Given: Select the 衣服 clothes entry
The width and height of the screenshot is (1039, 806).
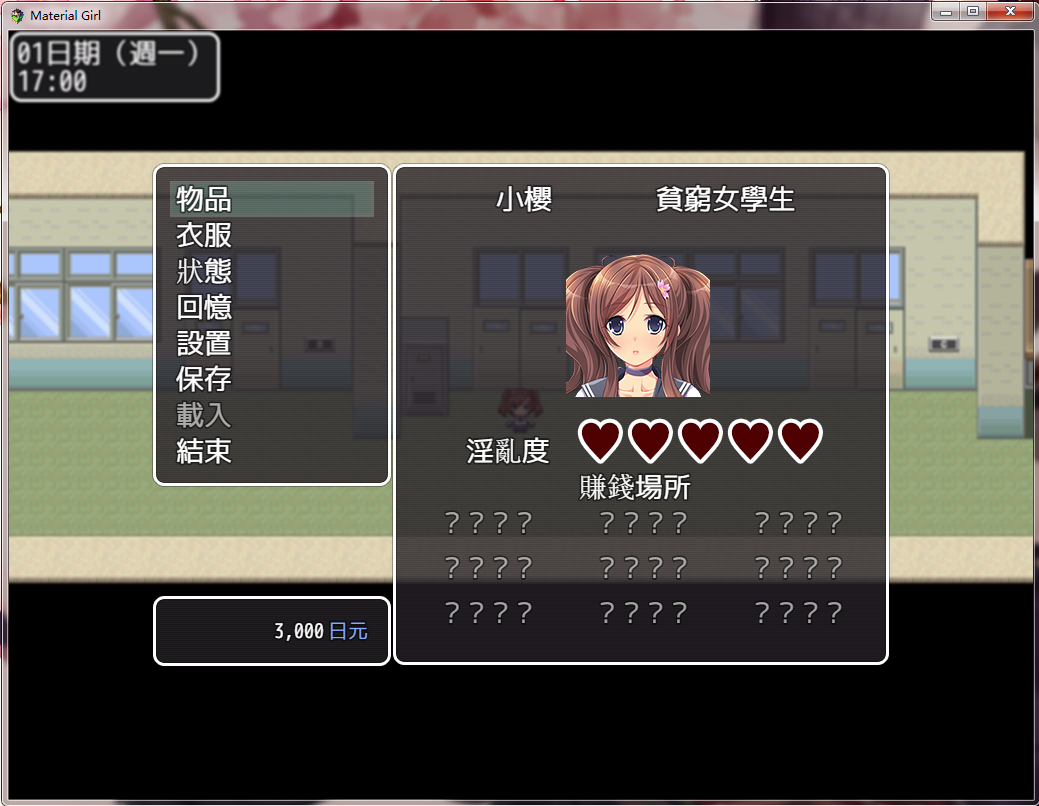Looking at the screenshot, I should [204, 235].
